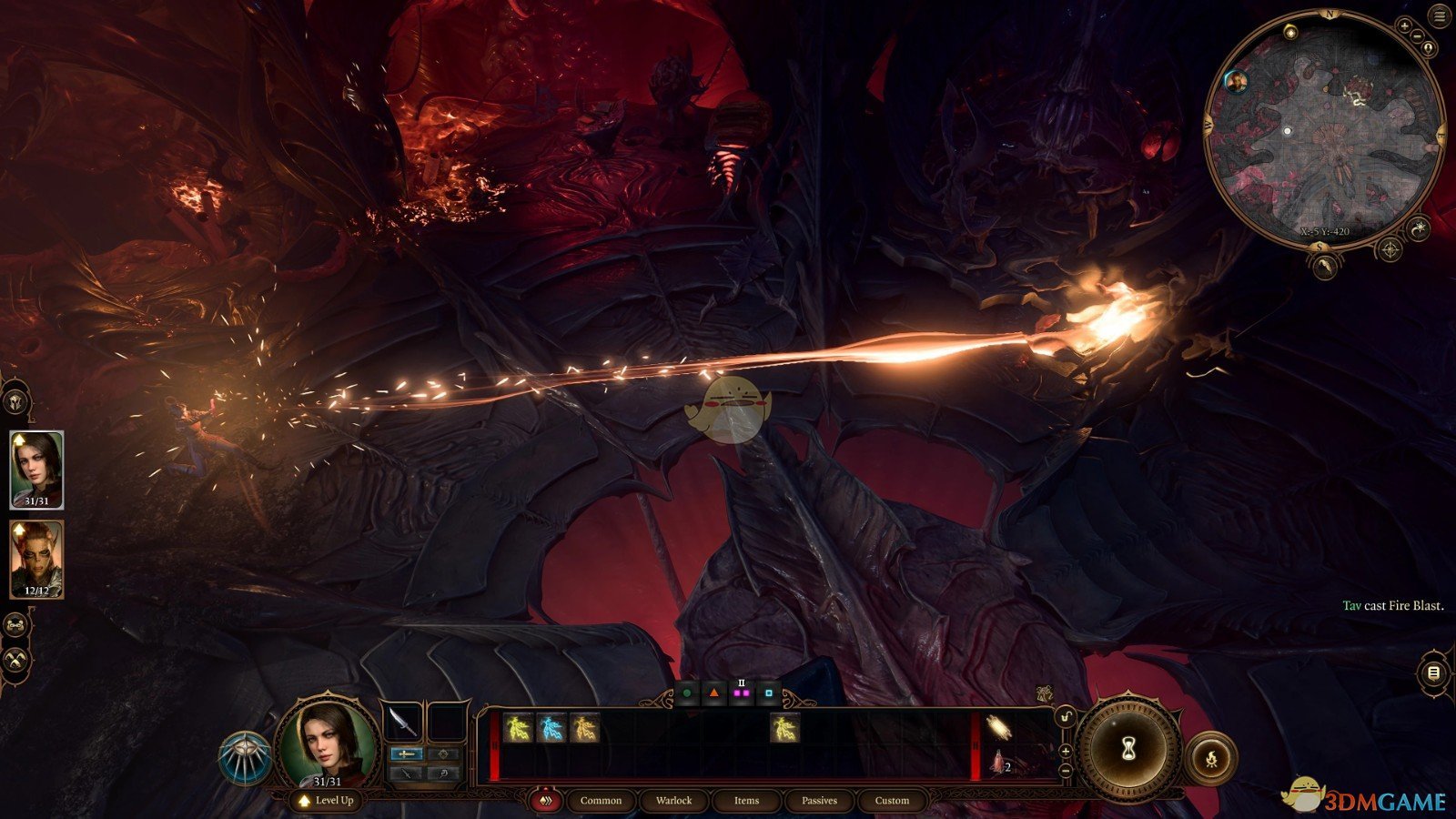Viewport: 1456px width, 819px height.
Task: Select the horned companion portrait
Action: 36,559
